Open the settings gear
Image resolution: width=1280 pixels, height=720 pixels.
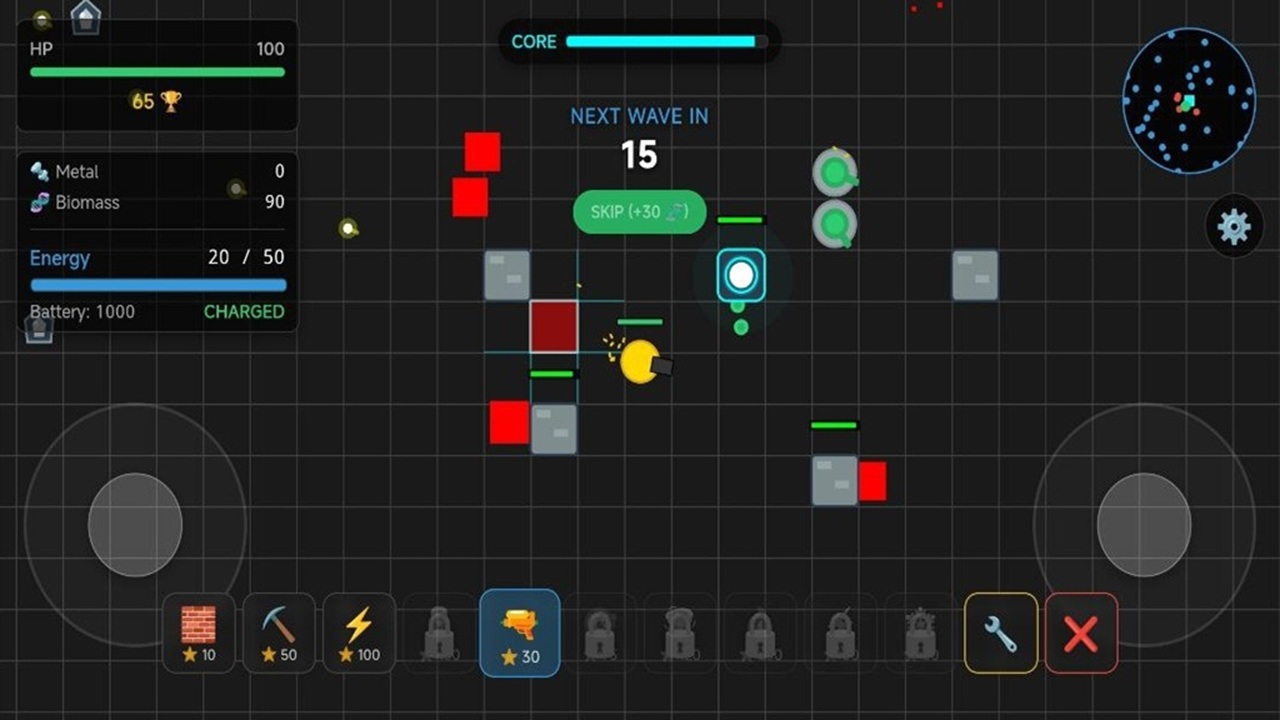click(x=1235, y=225)
